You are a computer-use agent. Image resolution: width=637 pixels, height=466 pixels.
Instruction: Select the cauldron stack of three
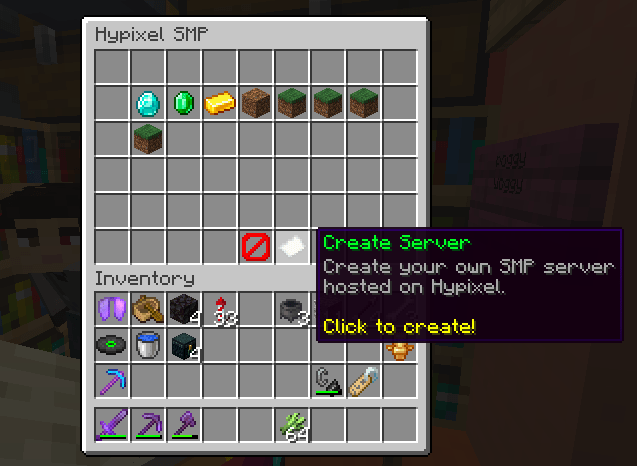(292, 309)
